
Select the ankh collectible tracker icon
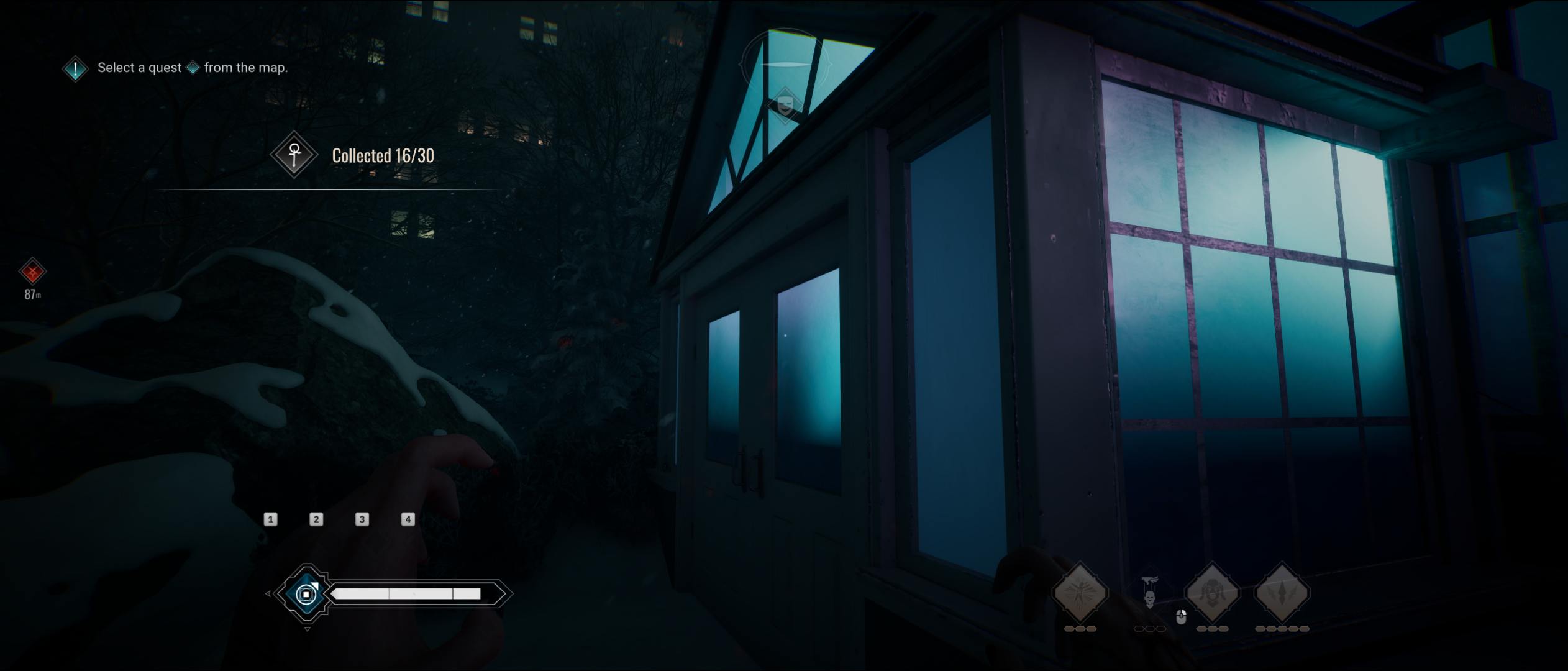pos(294,154)
